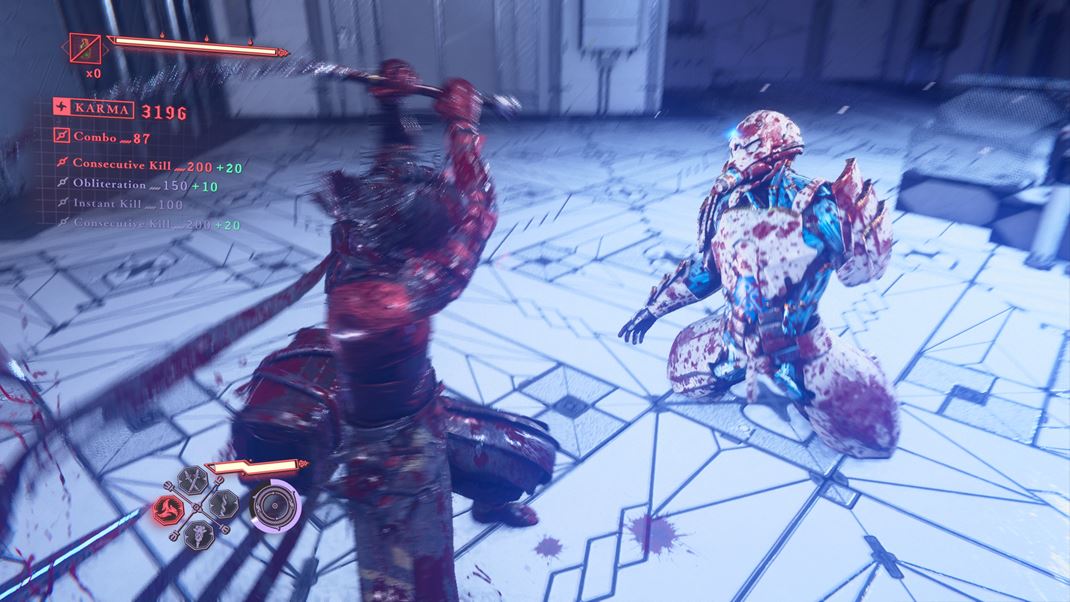This screenshot has height=602, width=1070.
Task: Choose the highlighted red triple-blade weapon
Action: coord(166,509)
